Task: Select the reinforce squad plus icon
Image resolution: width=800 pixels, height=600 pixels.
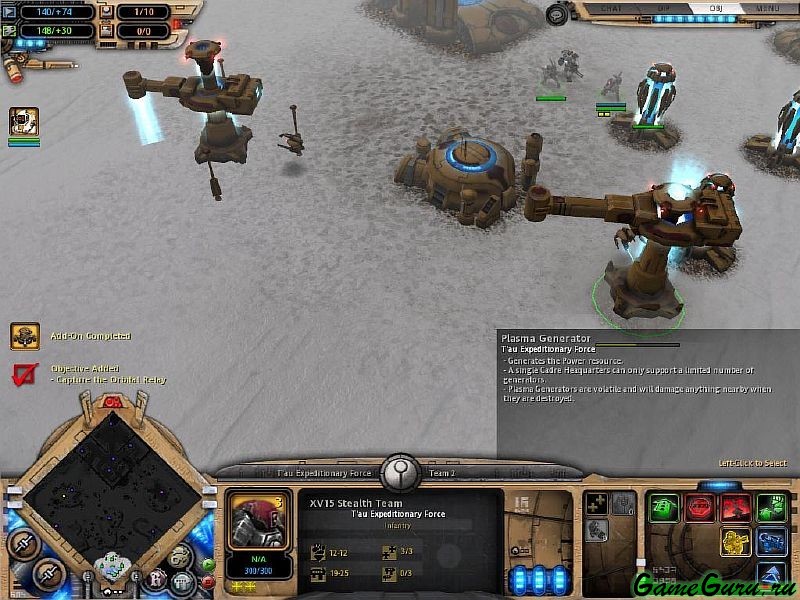Action: coord(596,504)
